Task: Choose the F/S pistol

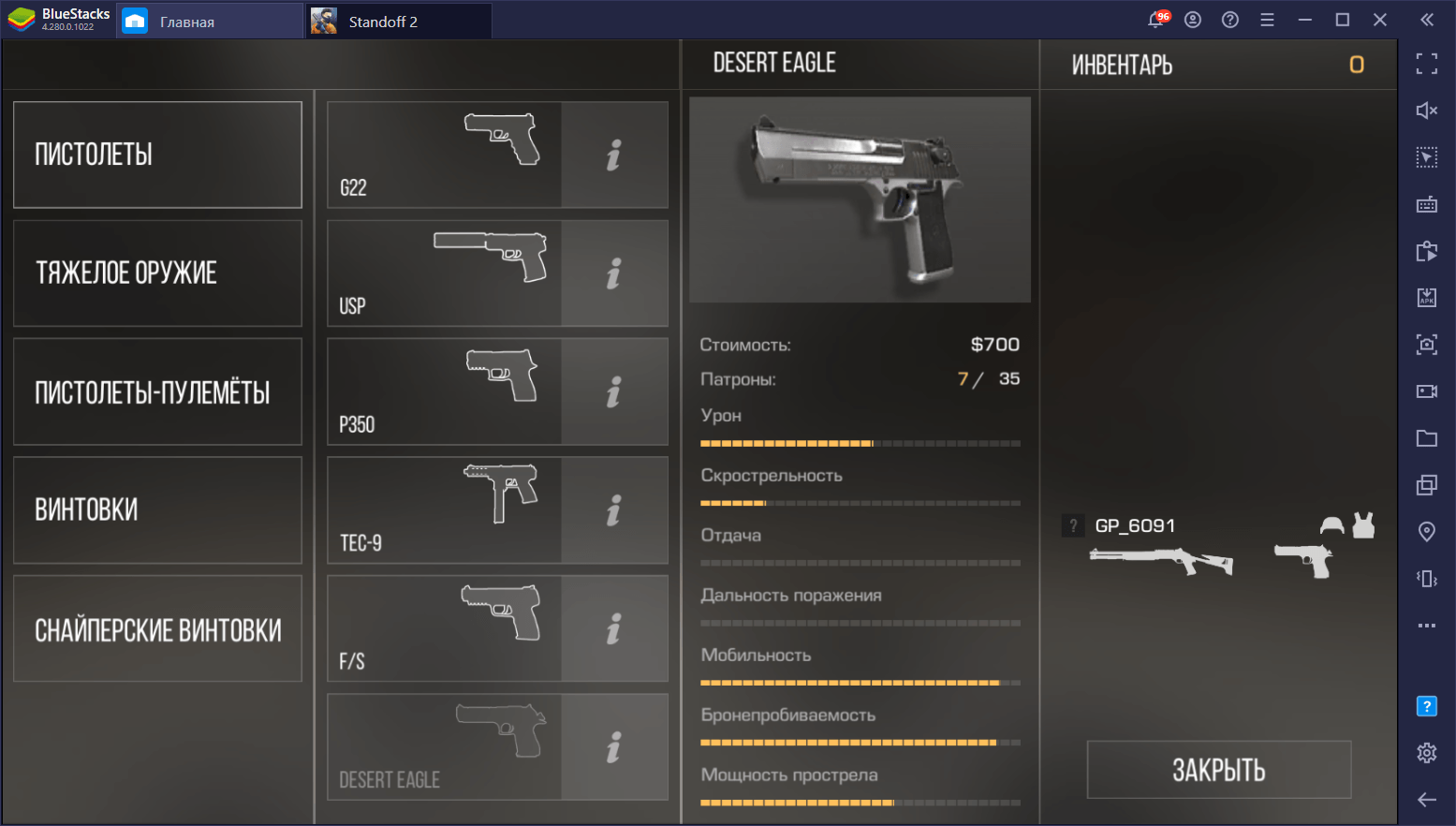Action: point(445,628)
